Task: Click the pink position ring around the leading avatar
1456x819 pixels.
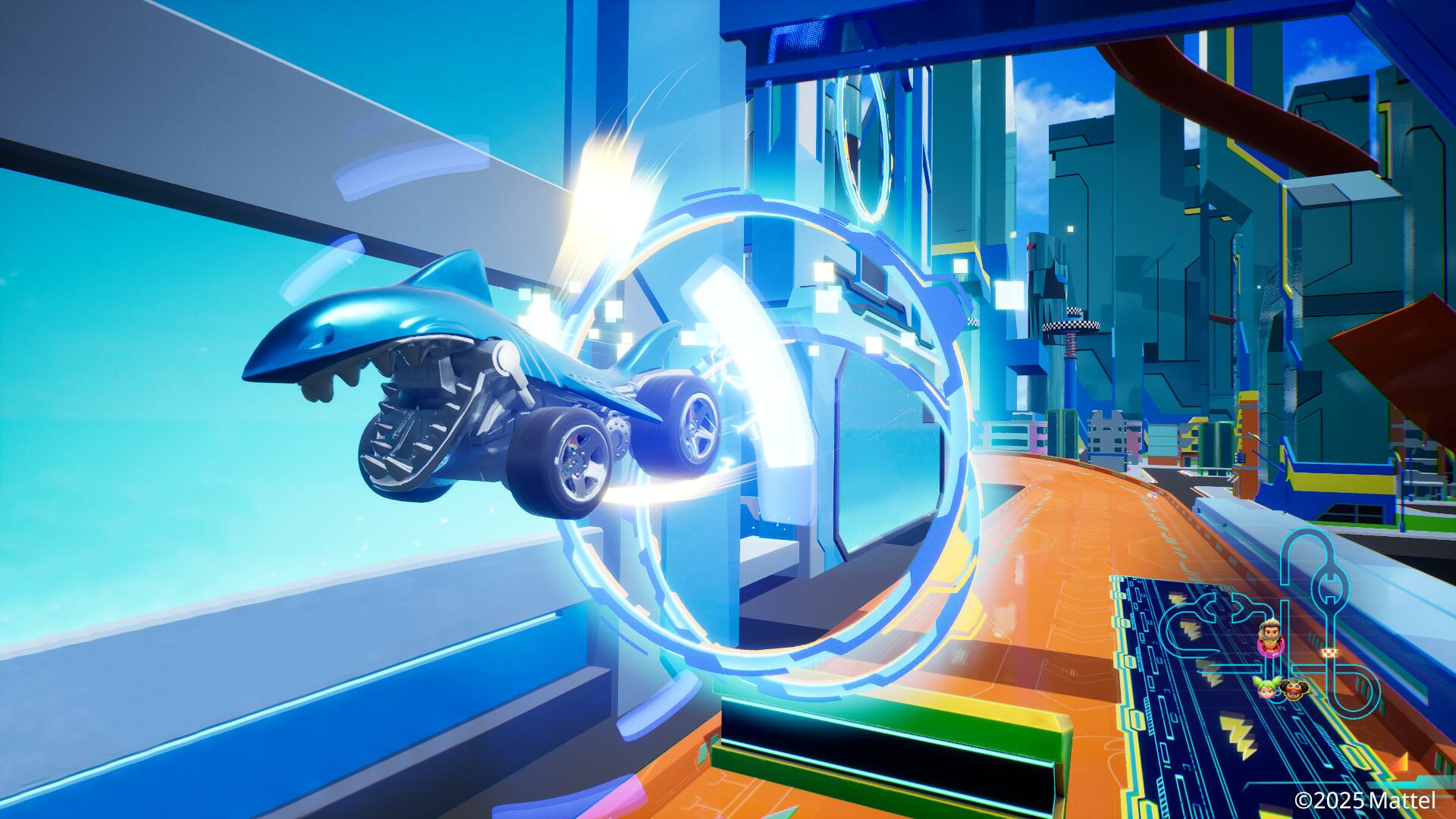Action: point(1271,648)
